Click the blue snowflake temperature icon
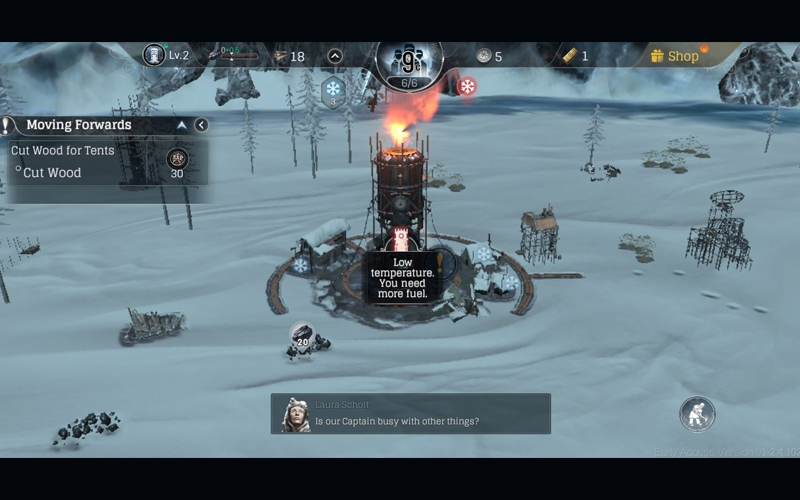This screenshot has height=500, width=800. pyautogui.click(x=332, y=90)
